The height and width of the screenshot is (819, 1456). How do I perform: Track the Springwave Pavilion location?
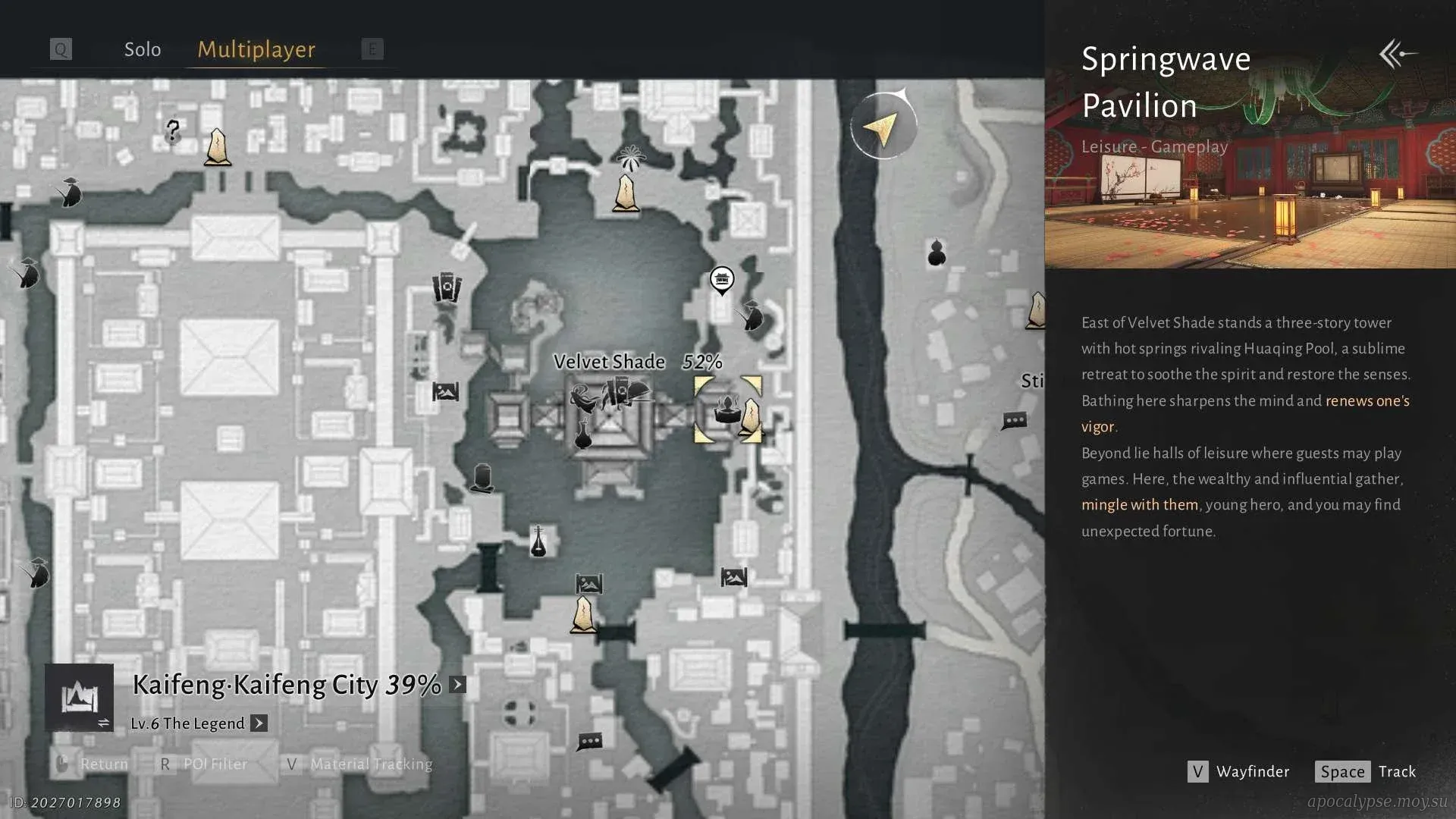[1366, 771]
